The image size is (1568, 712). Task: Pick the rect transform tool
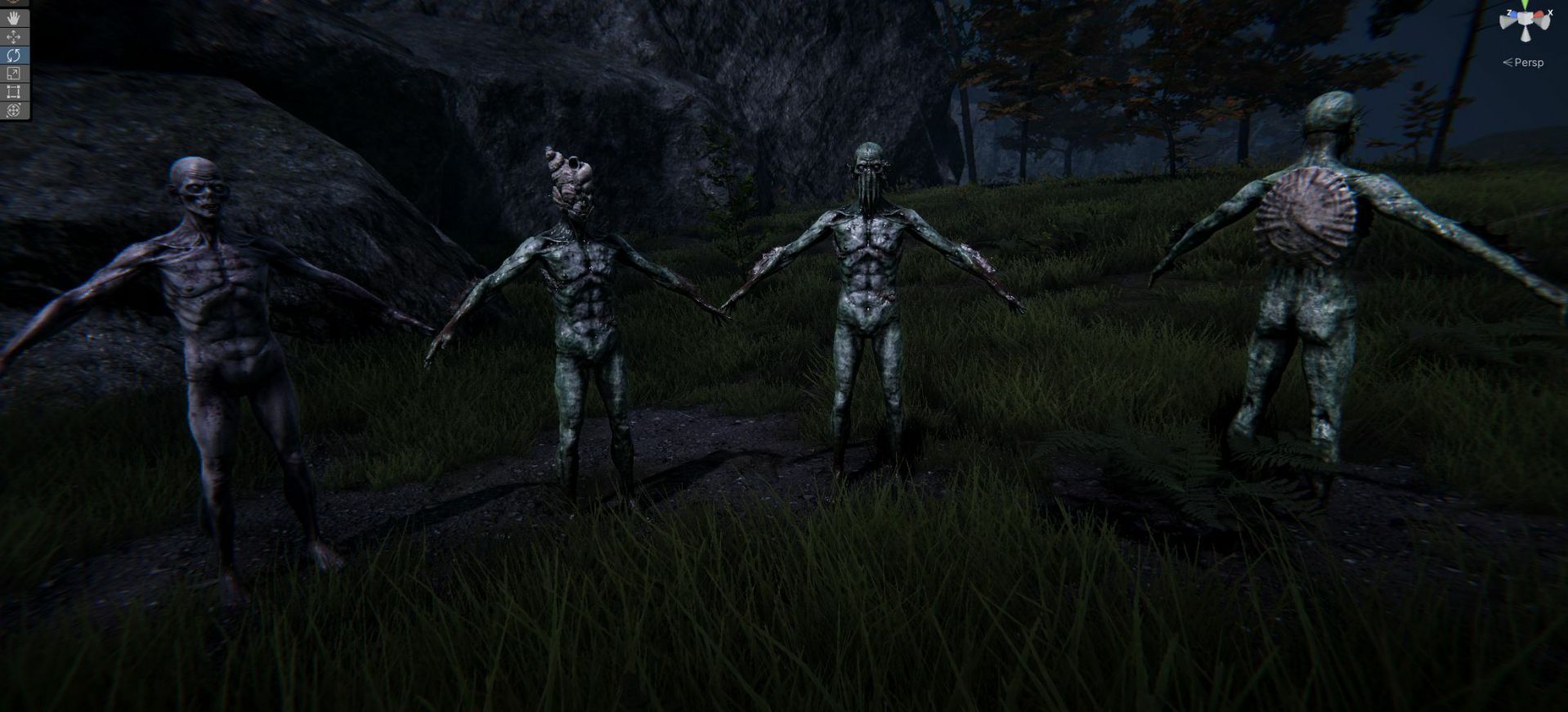(x=14, y=92)
